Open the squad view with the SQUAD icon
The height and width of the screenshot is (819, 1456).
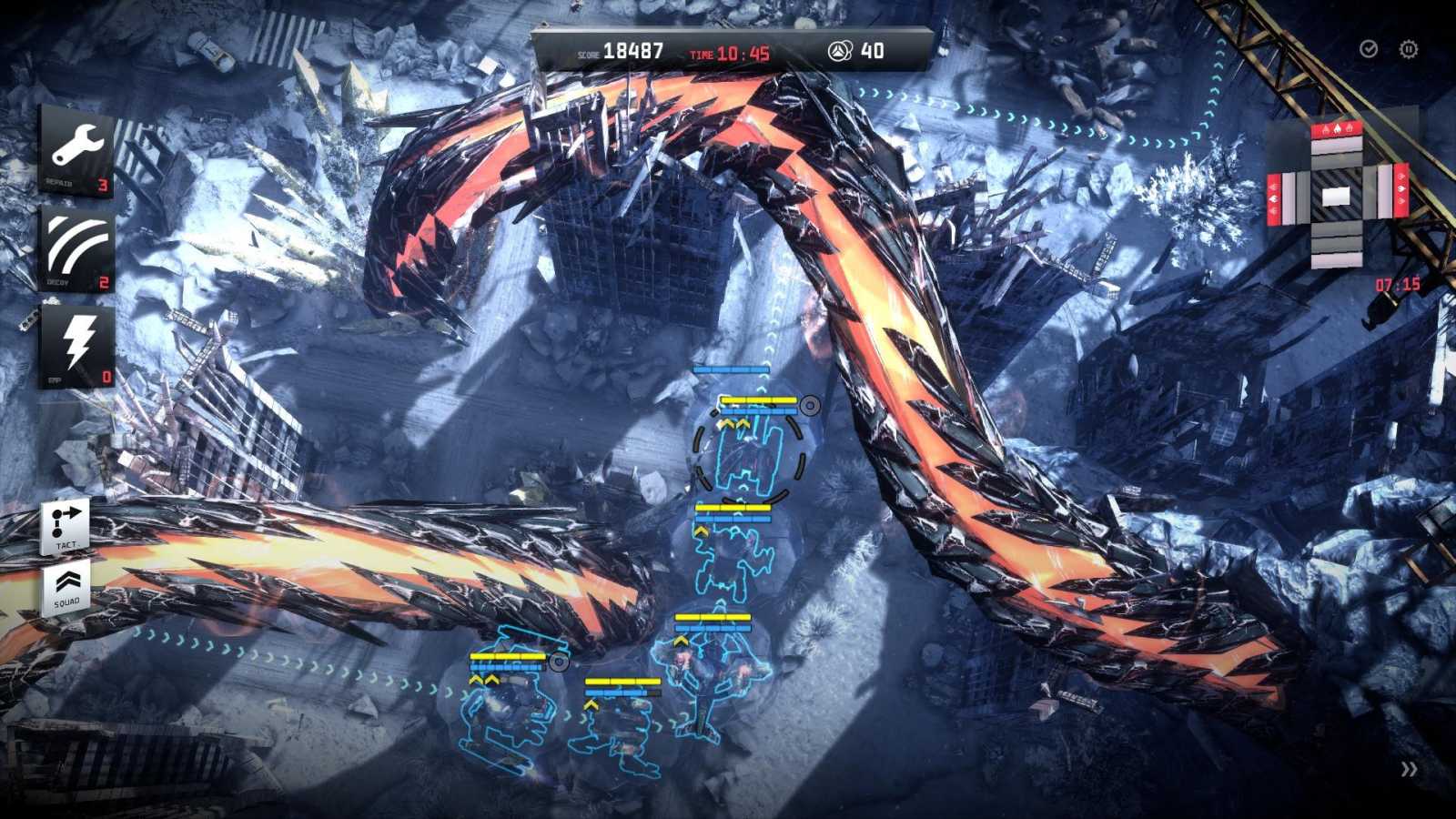66,586
